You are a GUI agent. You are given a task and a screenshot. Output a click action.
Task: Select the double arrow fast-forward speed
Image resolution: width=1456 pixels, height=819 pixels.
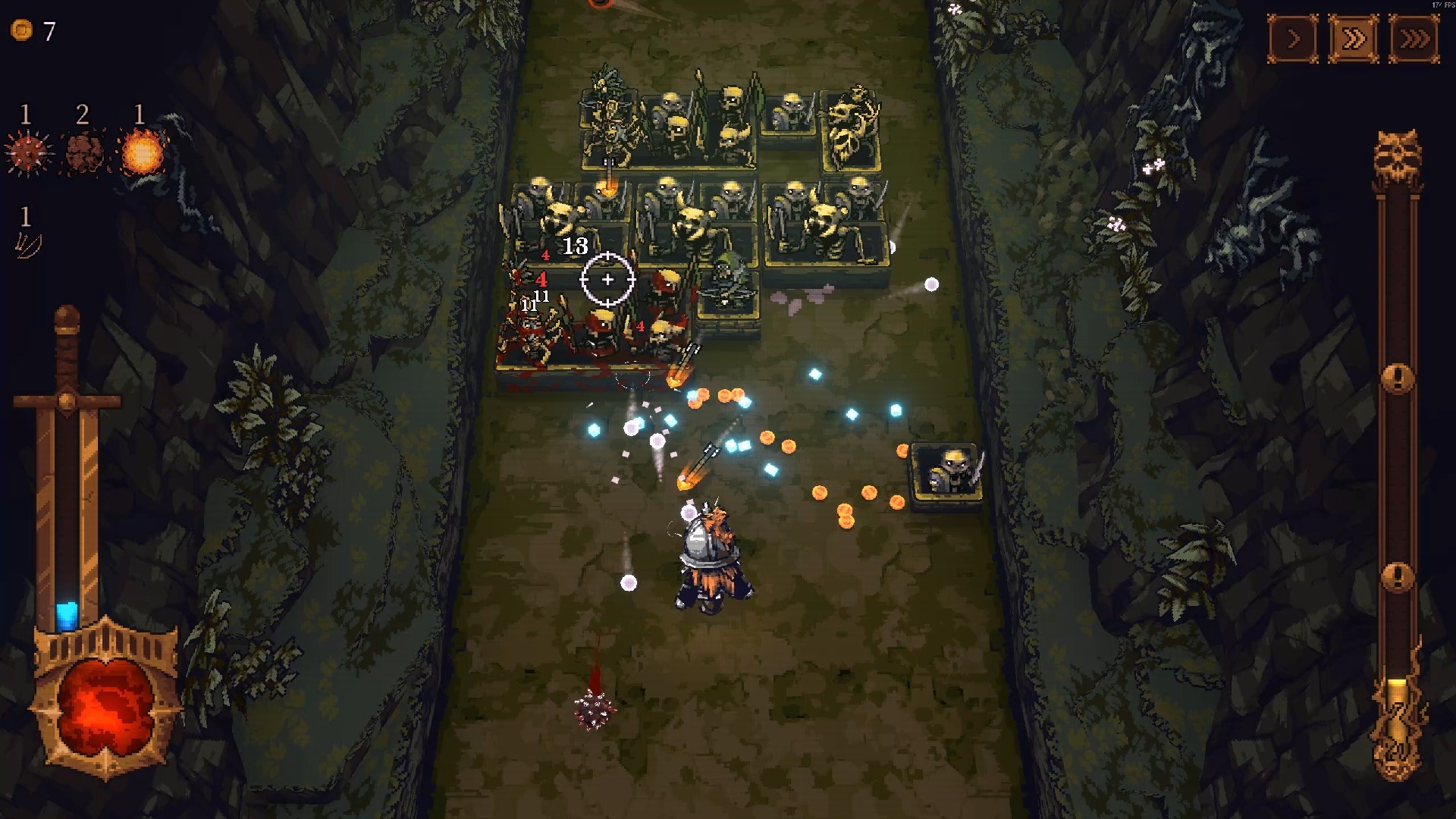tap(1354, 39)
